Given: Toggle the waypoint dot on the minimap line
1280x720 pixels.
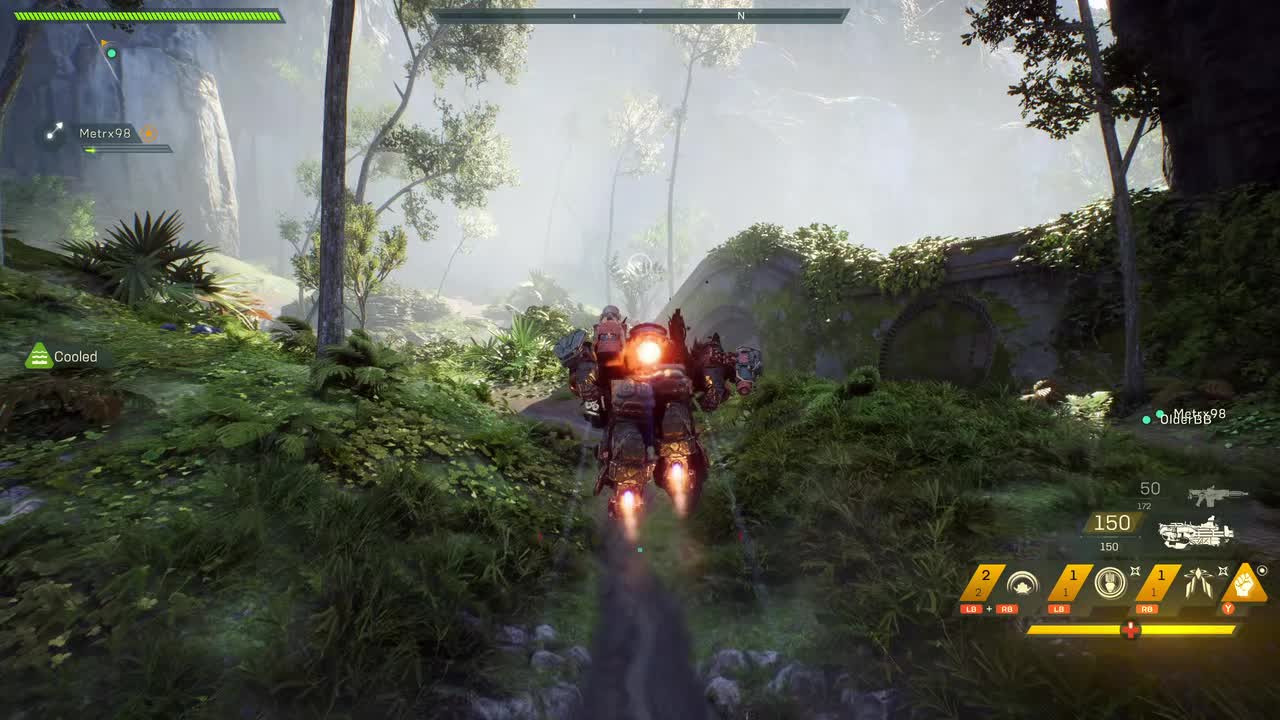Looking at the screenshot, I should (111, 53).
